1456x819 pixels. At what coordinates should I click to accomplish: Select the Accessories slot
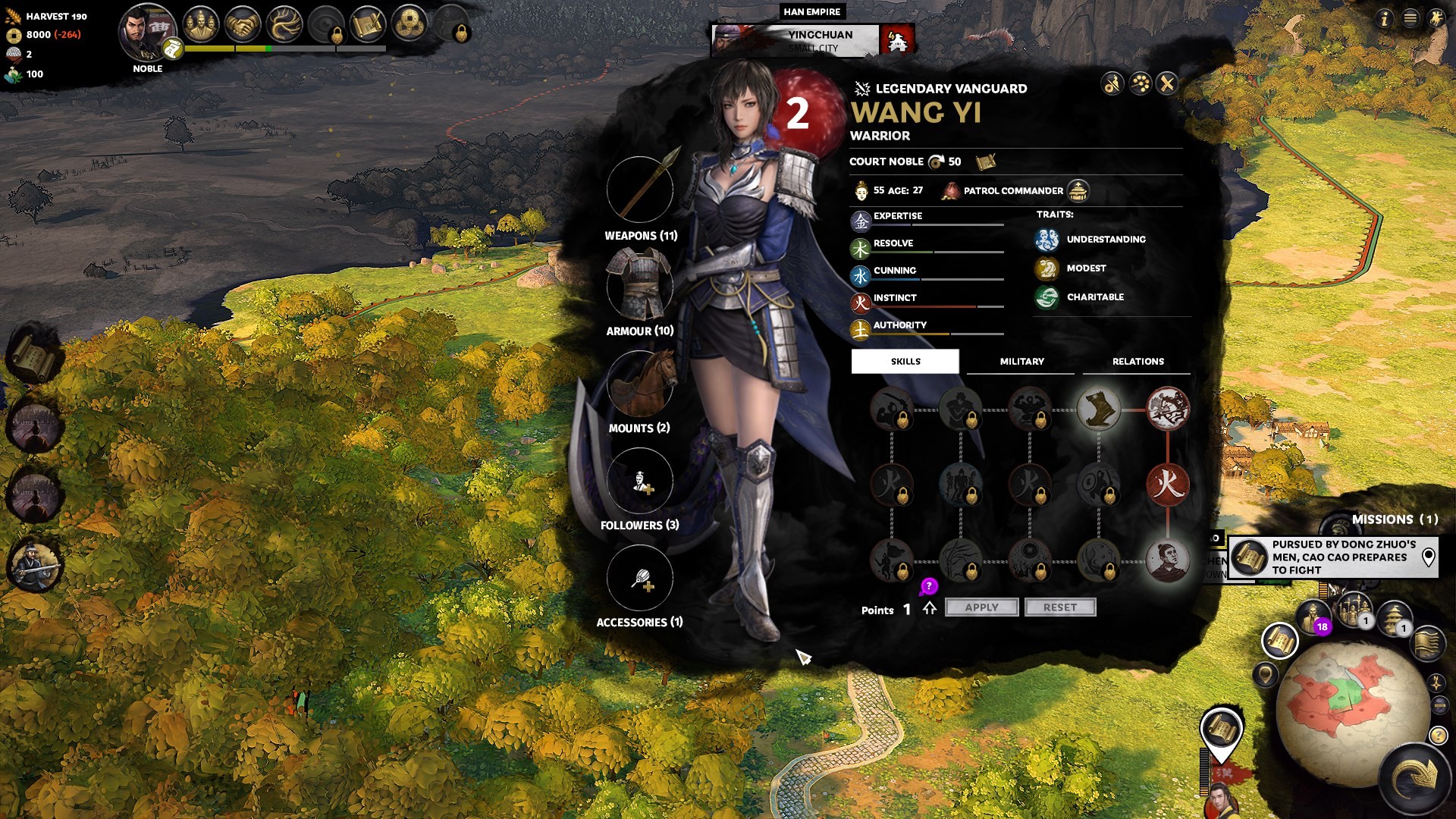(640, 578)
